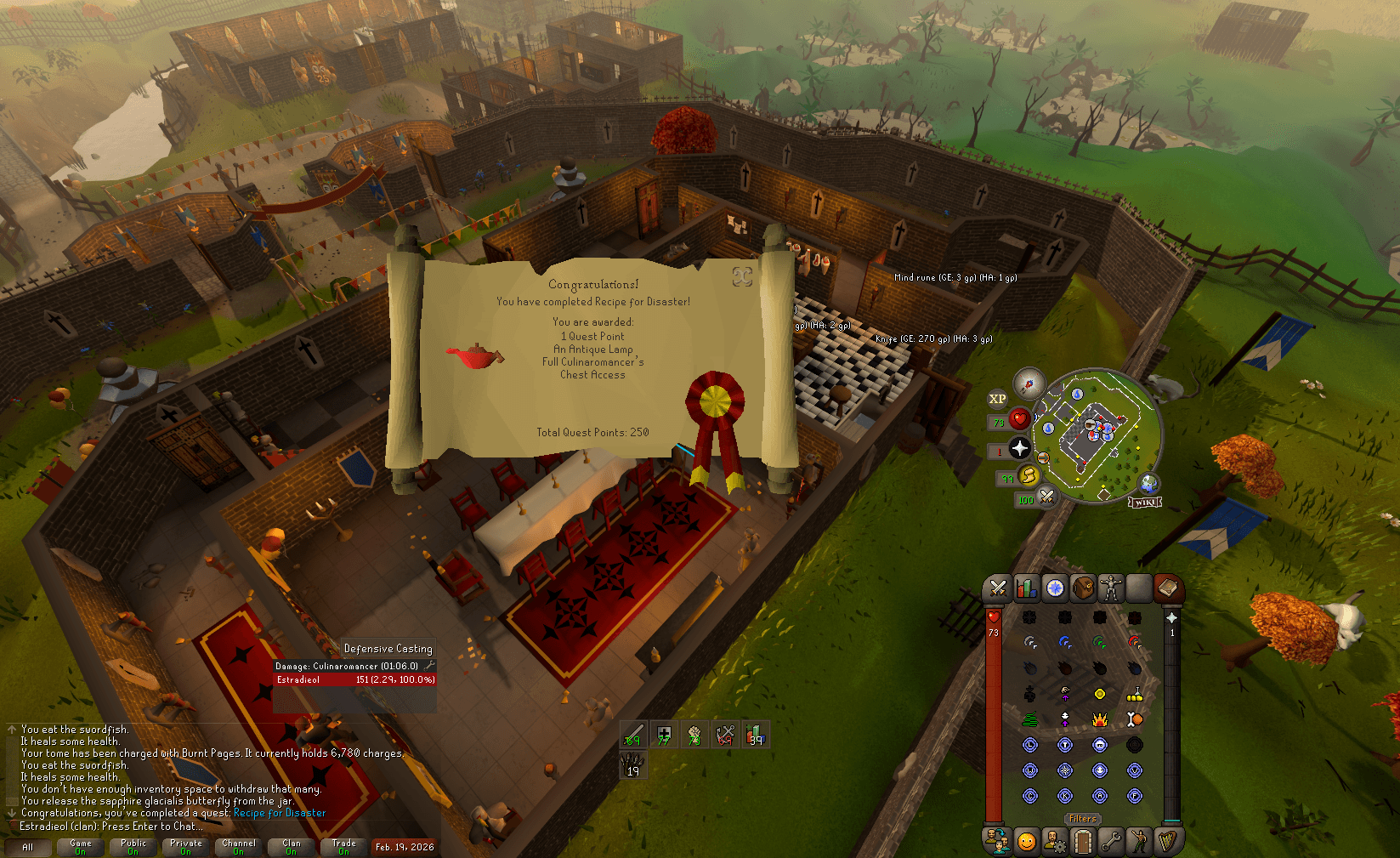Select the Game chat tab
This screenshot has width=1400, height=858.
[81, 846]
